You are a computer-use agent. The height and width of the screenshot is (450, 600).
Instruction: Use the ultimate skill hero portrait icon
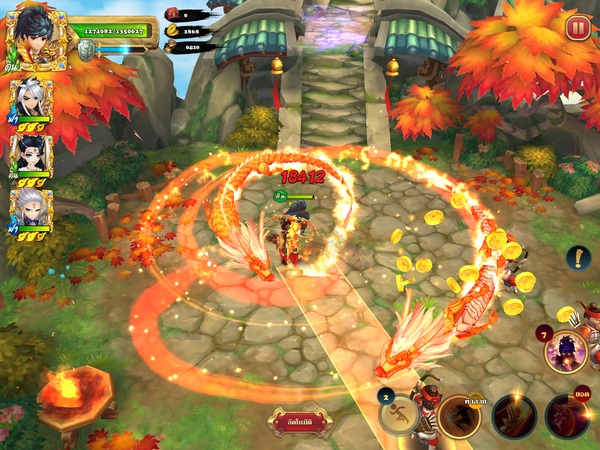[x=565, y=351]
